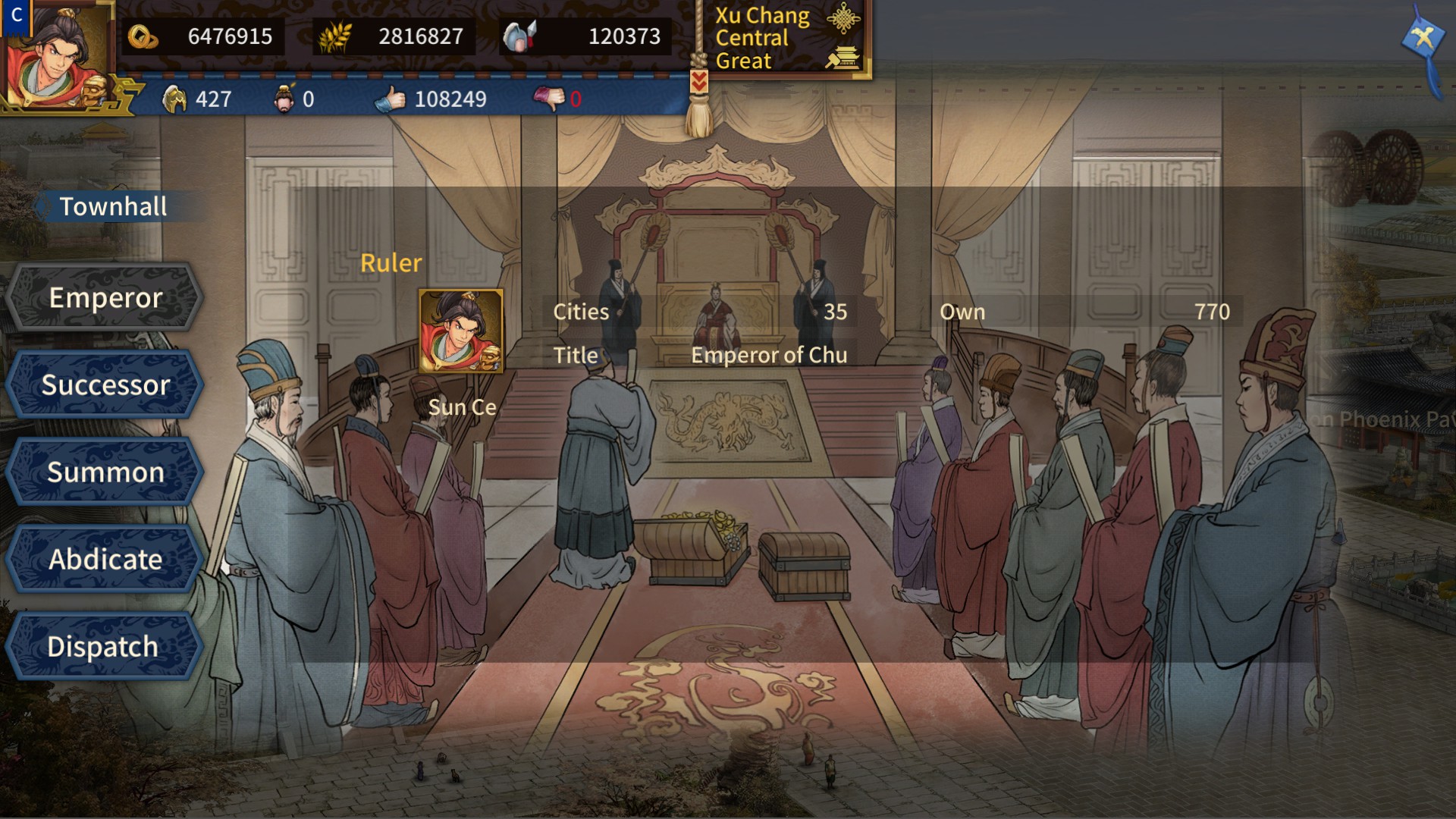1456x819 pixels.
Task: Click the blue quest flag in the top-right corner
Action: (x=1422, y=34)
